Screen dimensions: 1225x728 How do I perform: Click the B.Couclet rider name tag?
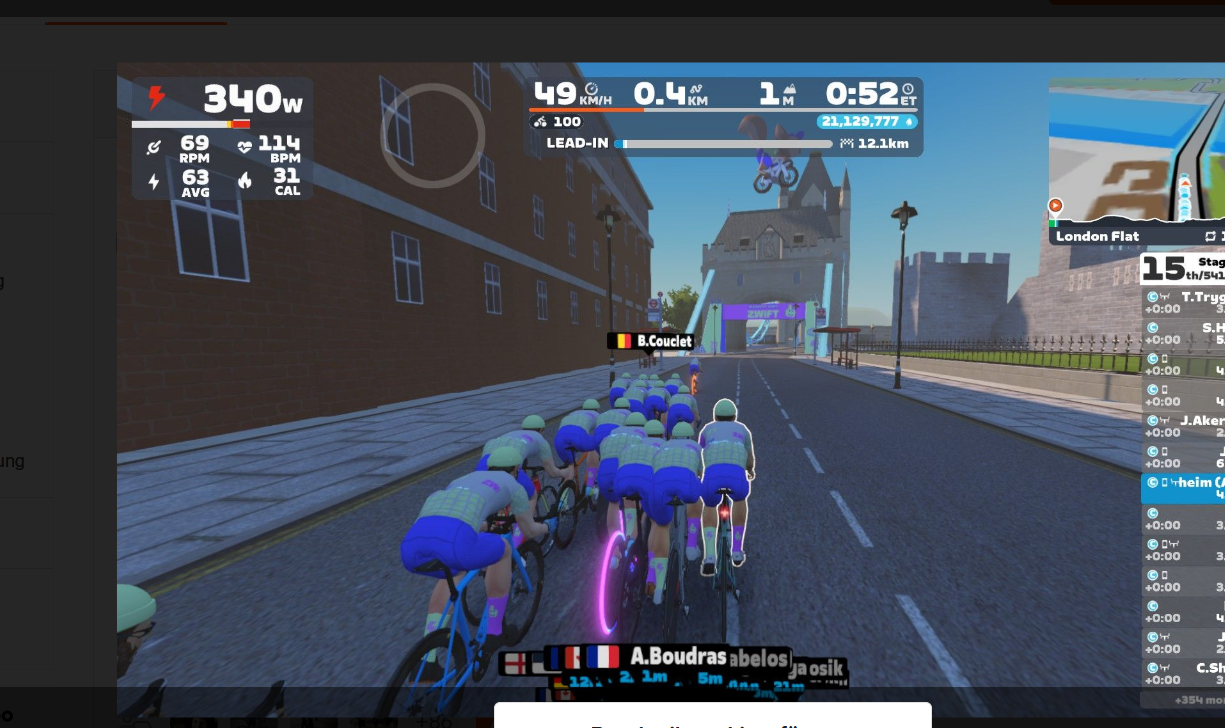tap(652, 340)
